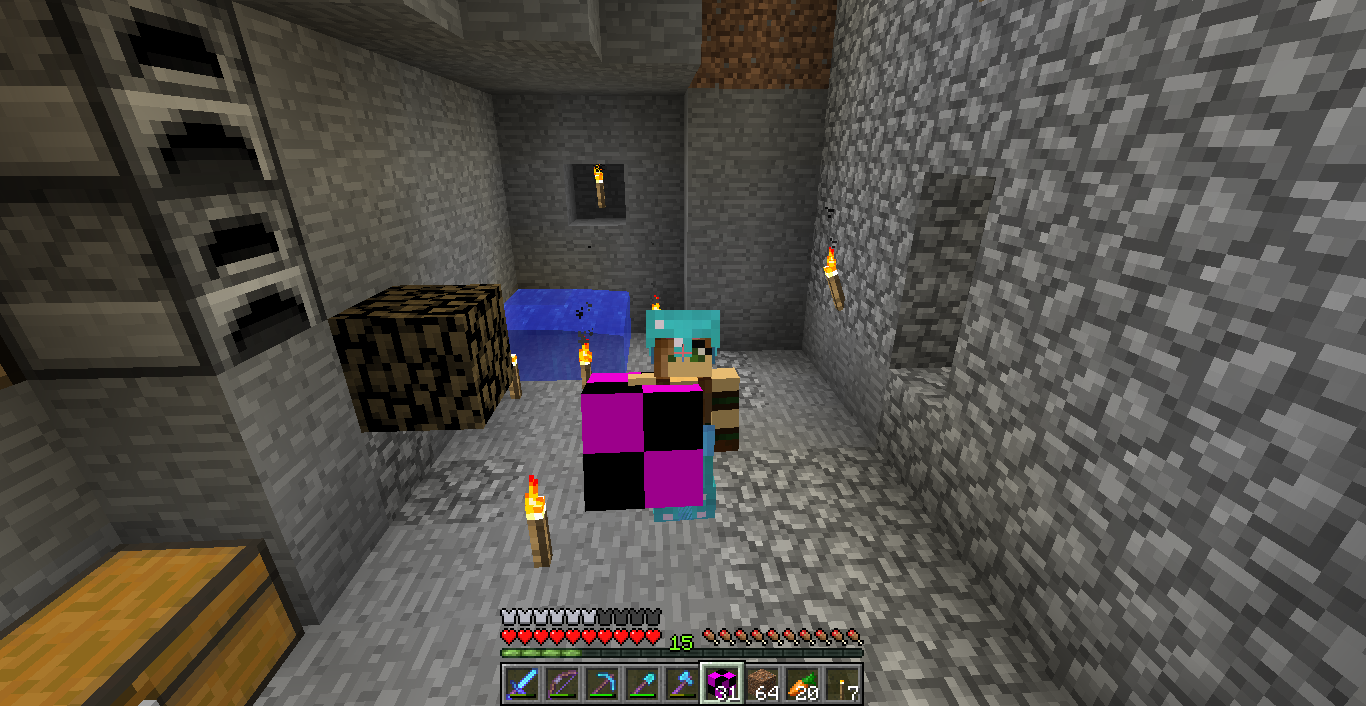Choose the carrot stack in the hotbar
The image size is (1366, 706).
801,684
